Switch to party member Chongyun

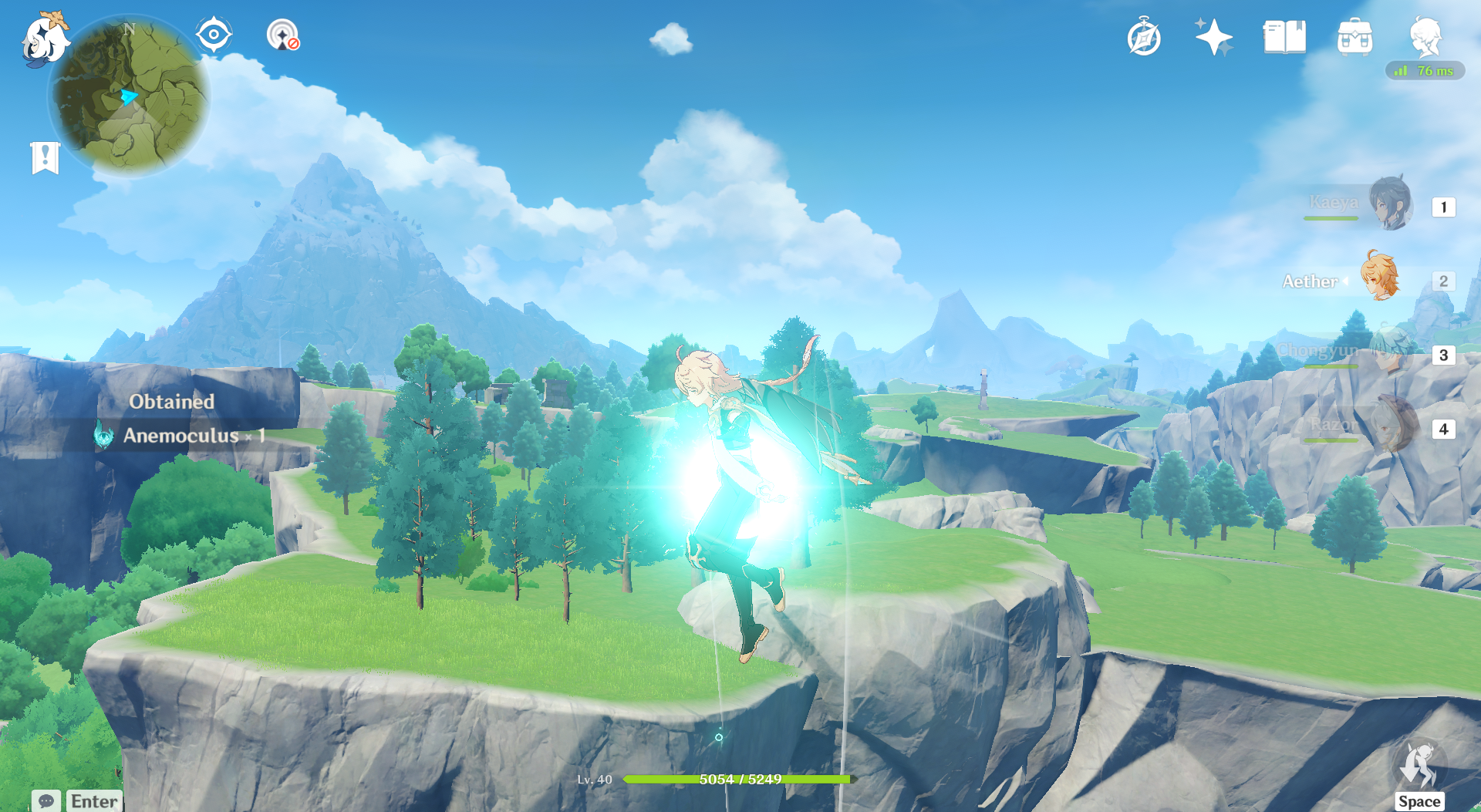(1391, 352)
